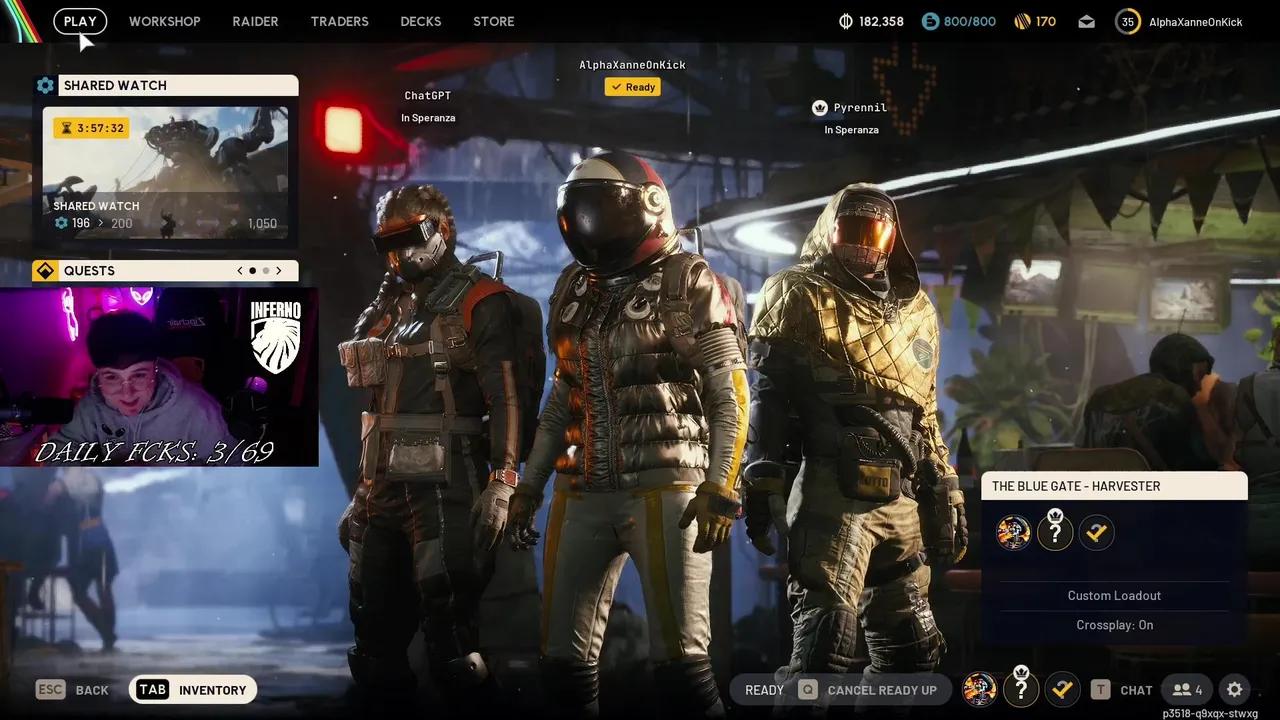Click the level 35 progress ring
The height and width of the screenshot is (720, 1280).
(1127, 20)
